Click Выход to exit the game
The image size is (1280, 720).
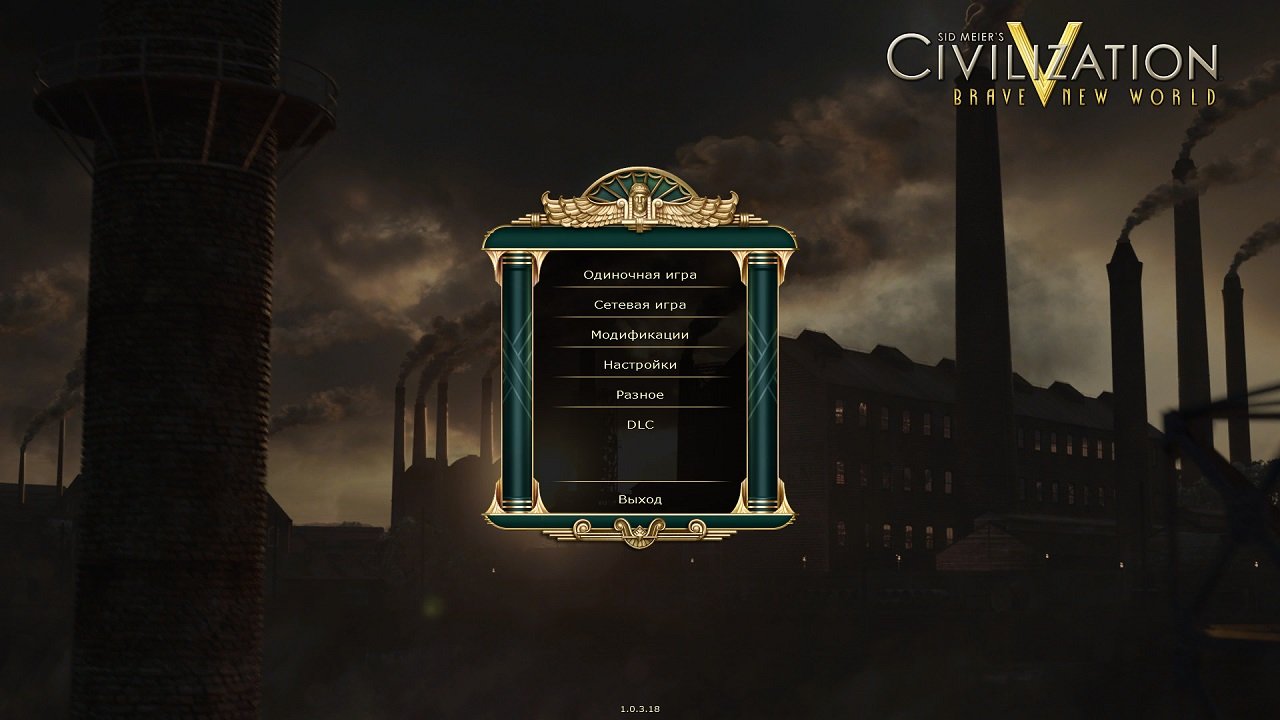tap(640, 497)
